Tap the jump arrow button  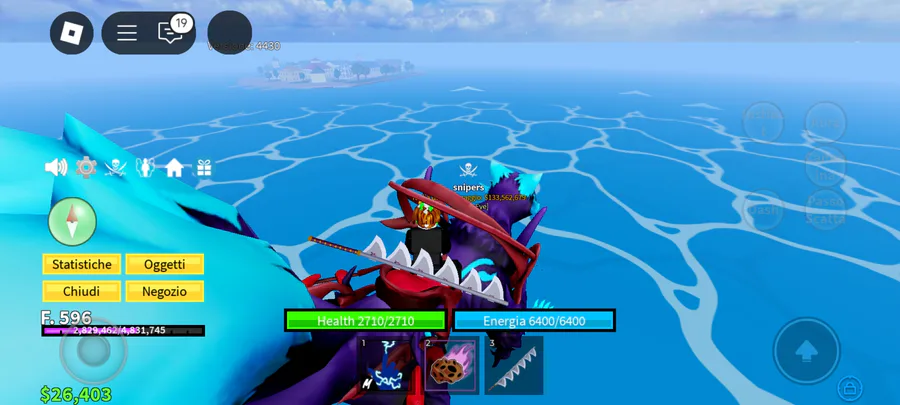806,351
